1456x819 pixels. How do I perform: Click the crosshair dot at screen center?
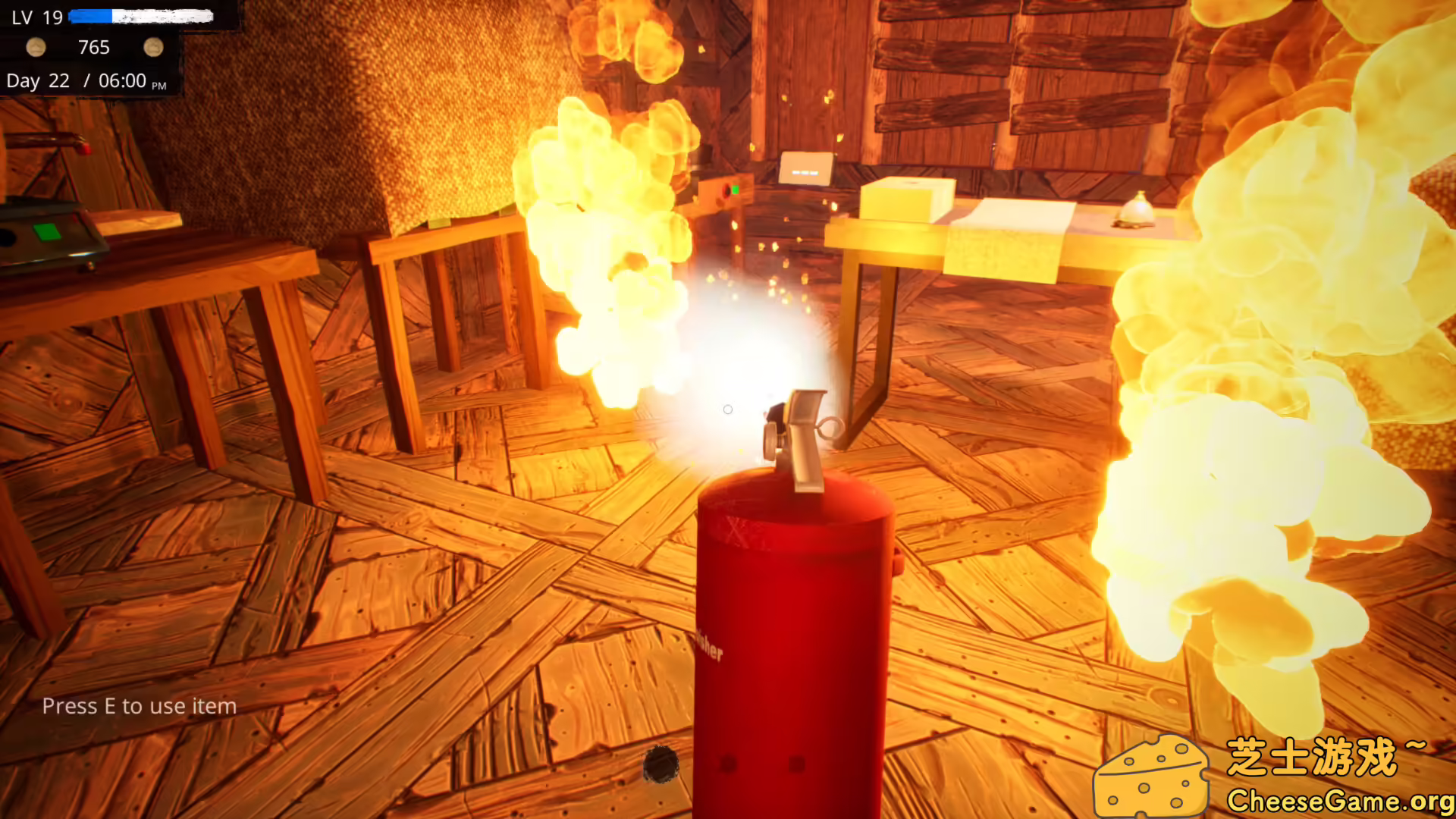pyautogui.click(x=728, y=409)
